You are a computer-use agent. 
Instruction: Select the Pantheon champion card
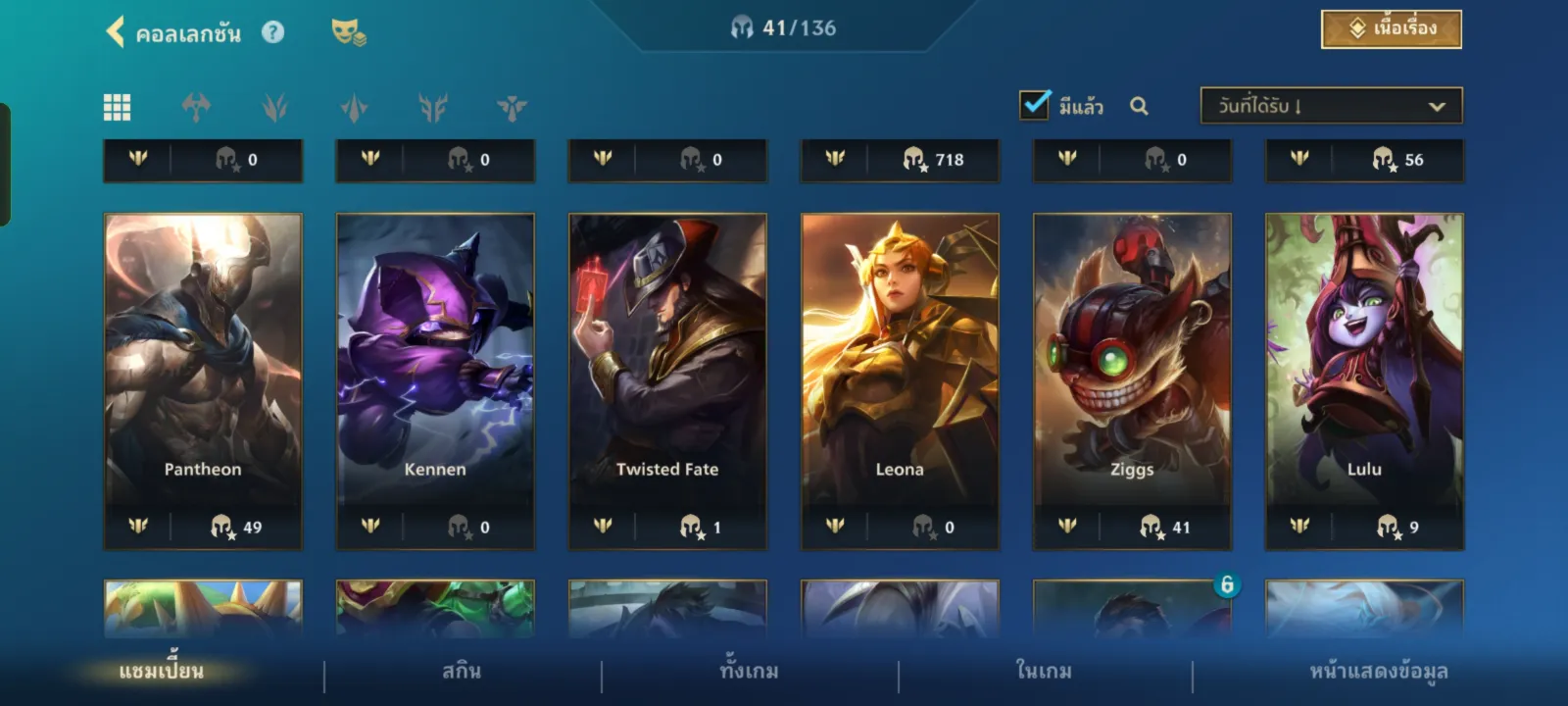coord(203,363)
